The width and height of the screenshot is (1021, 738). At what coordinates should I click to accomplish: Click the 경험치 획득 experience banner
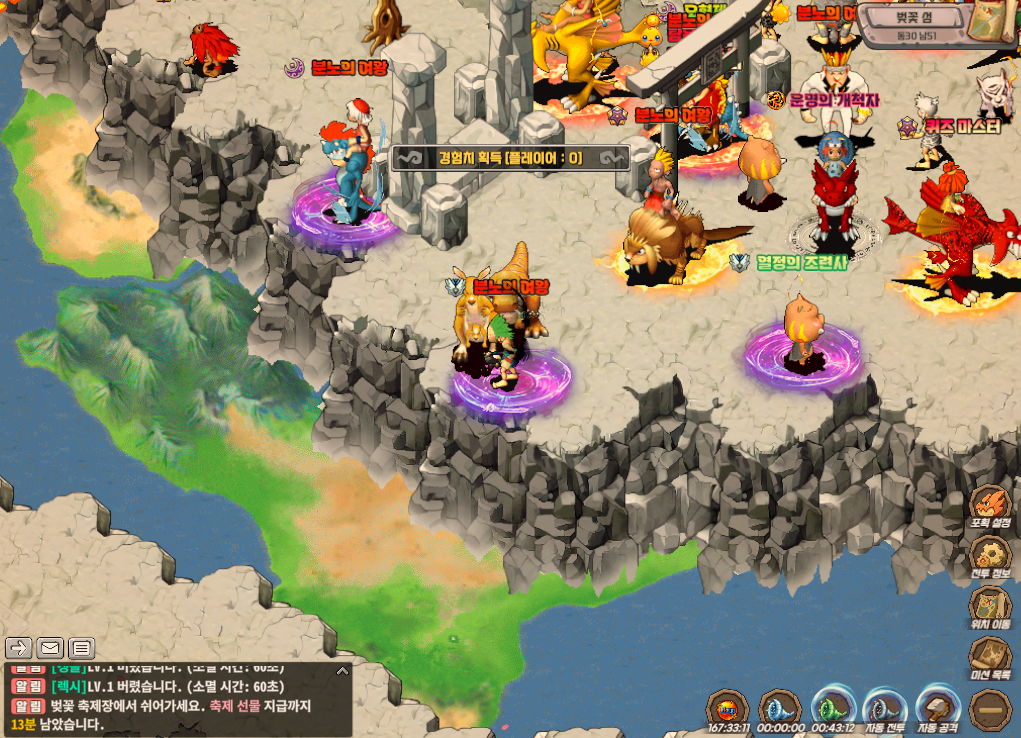tap(510, 157)
